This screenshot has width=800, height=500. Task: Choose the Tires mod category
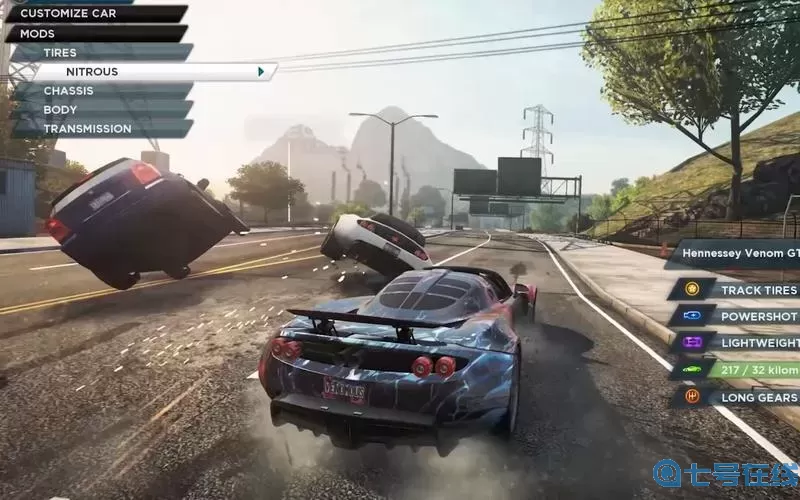pos(100,52)
